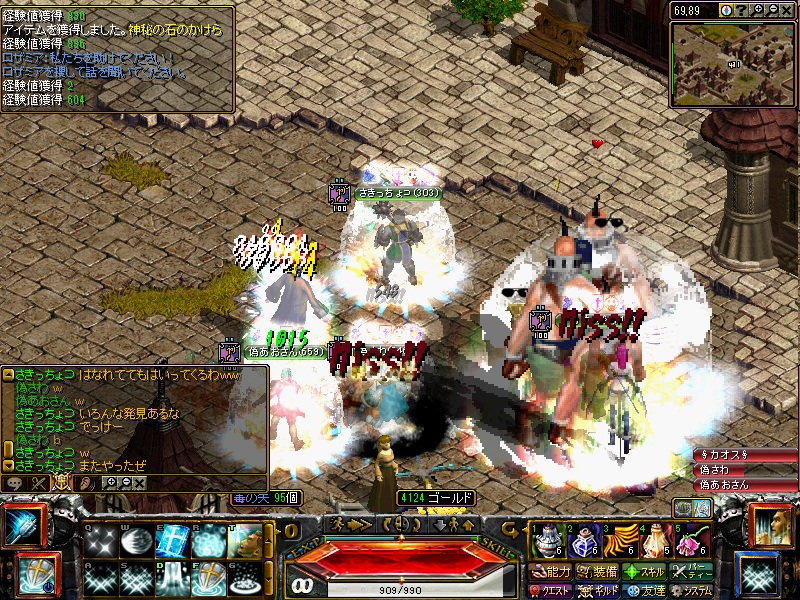Open the システム (system) menu
Screen dimensions: 800x600
click(693, 590)
